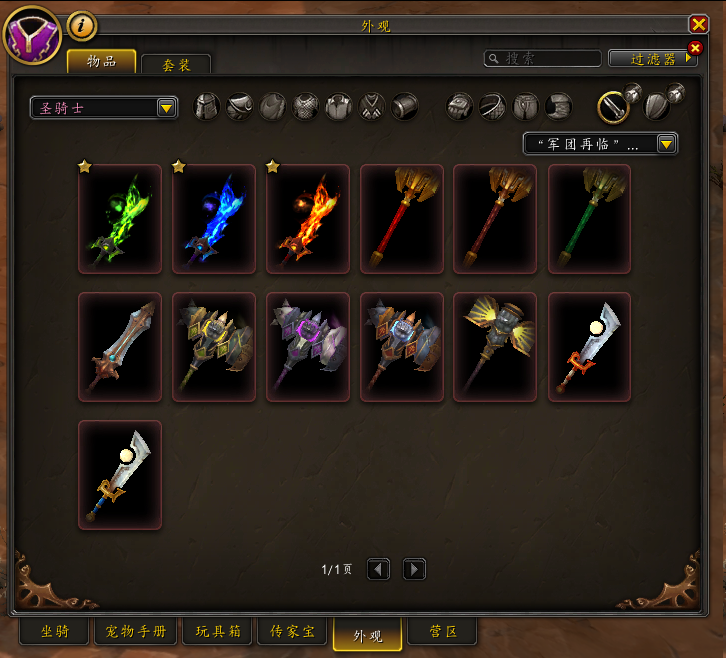
Task: Open the 坐骑 mounts tab
Action: pos(55,632)
